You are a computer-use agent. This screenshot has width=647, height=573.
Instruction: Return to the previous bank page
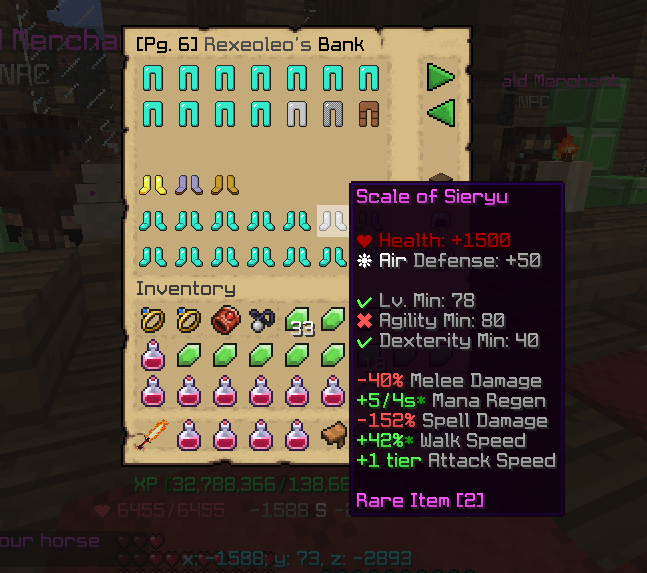click(440, 112)
